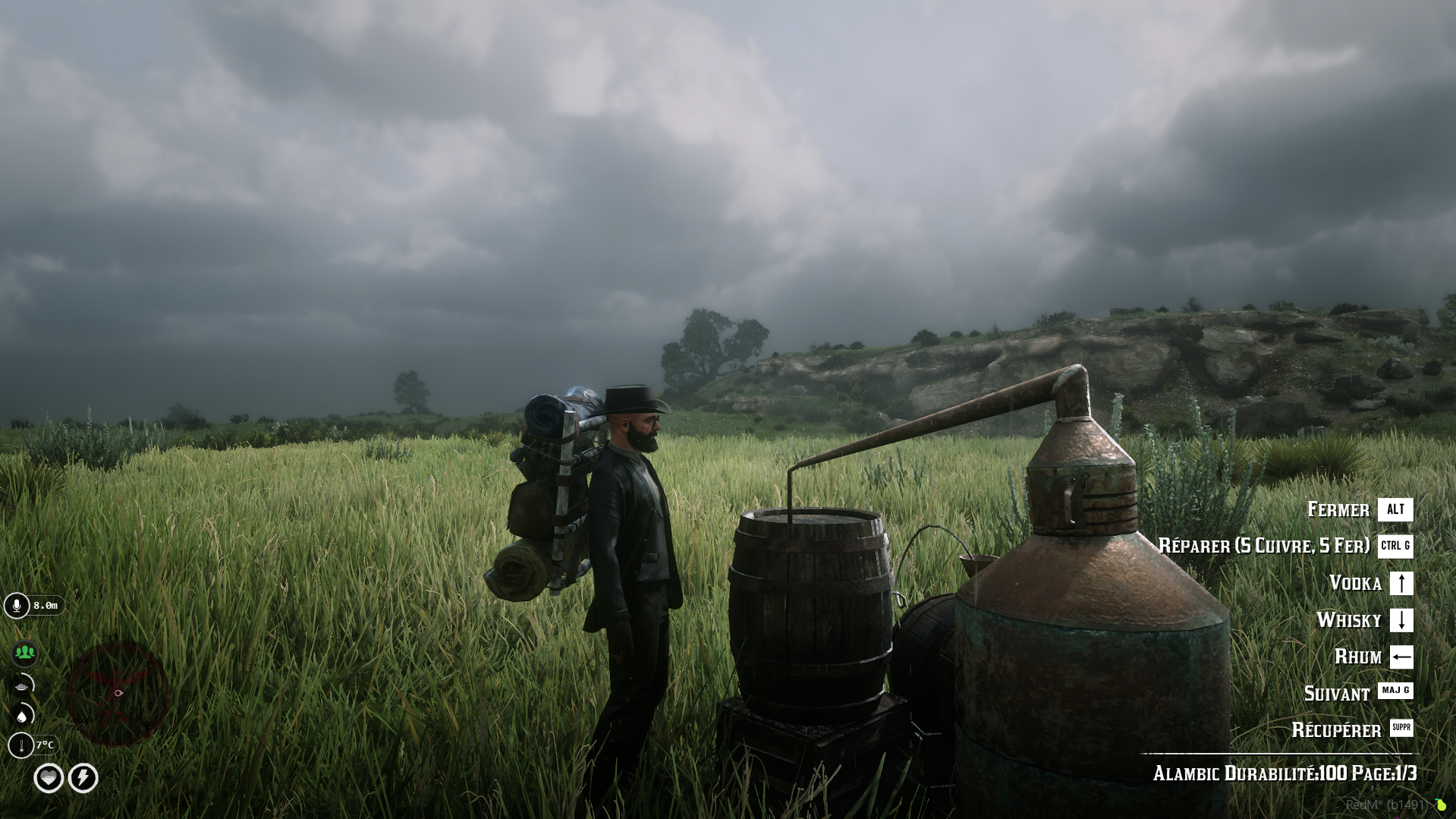Click the lightning bolt stamina core
1456x819 pixels.
83,778
